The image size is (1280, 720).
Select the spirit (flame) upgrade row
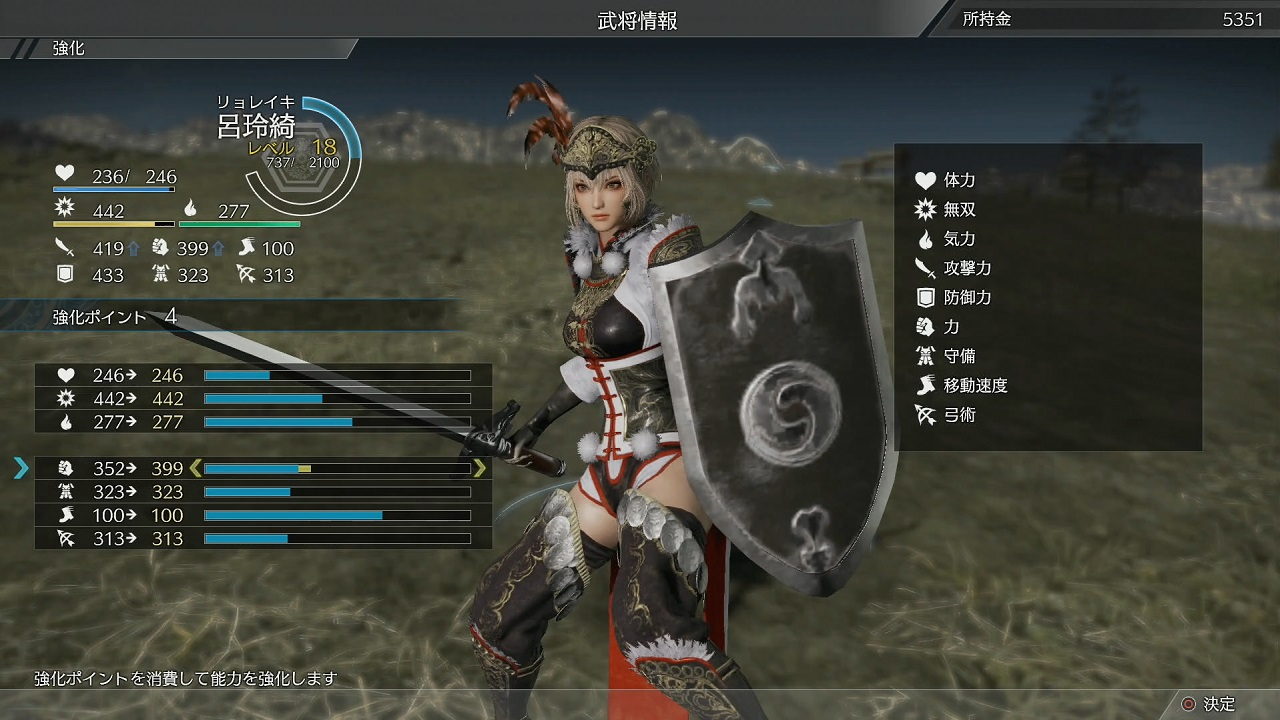point(262,422)
